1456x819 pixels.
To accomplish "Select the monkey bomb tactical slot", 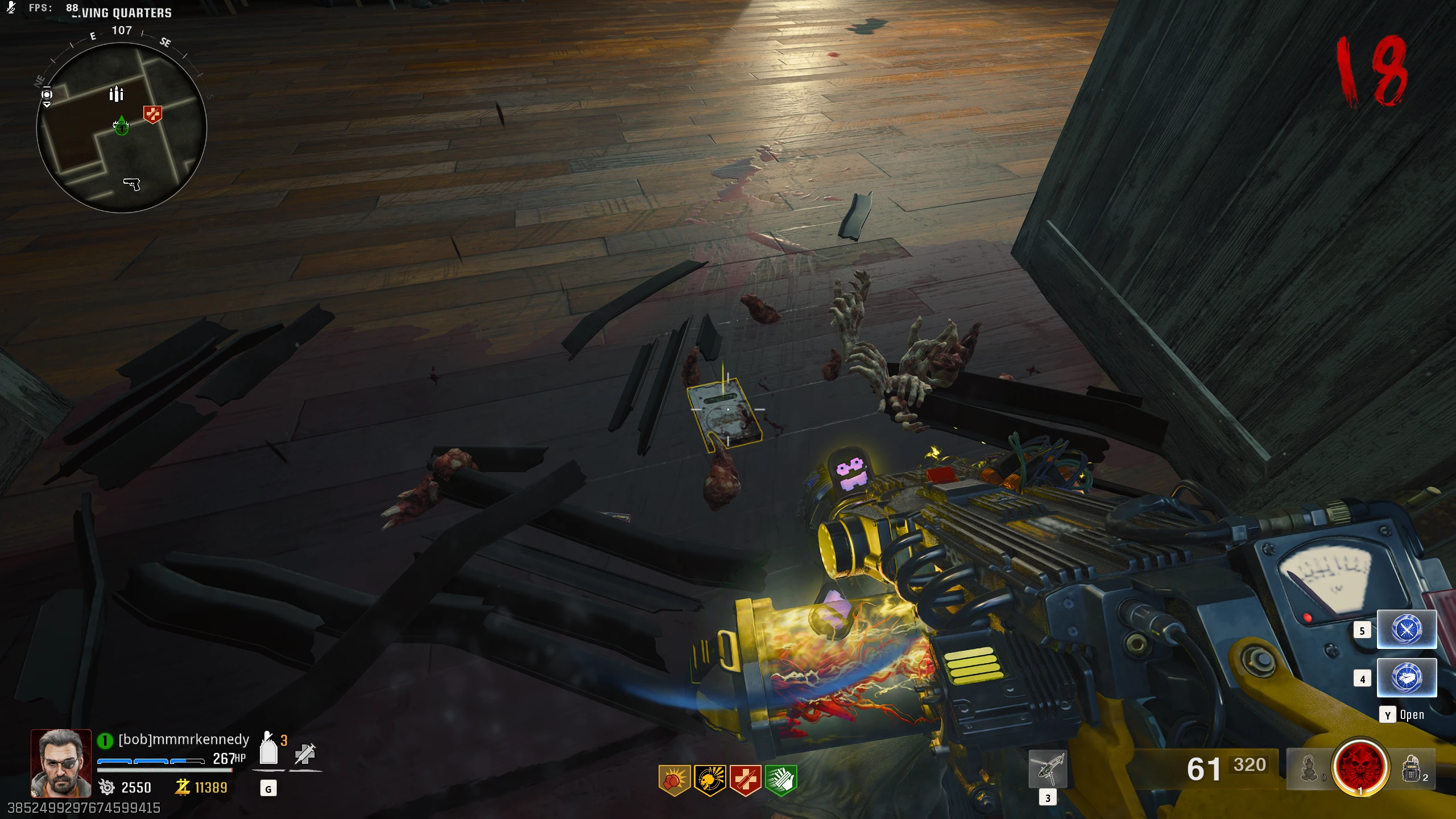I will pos(1309,769).
